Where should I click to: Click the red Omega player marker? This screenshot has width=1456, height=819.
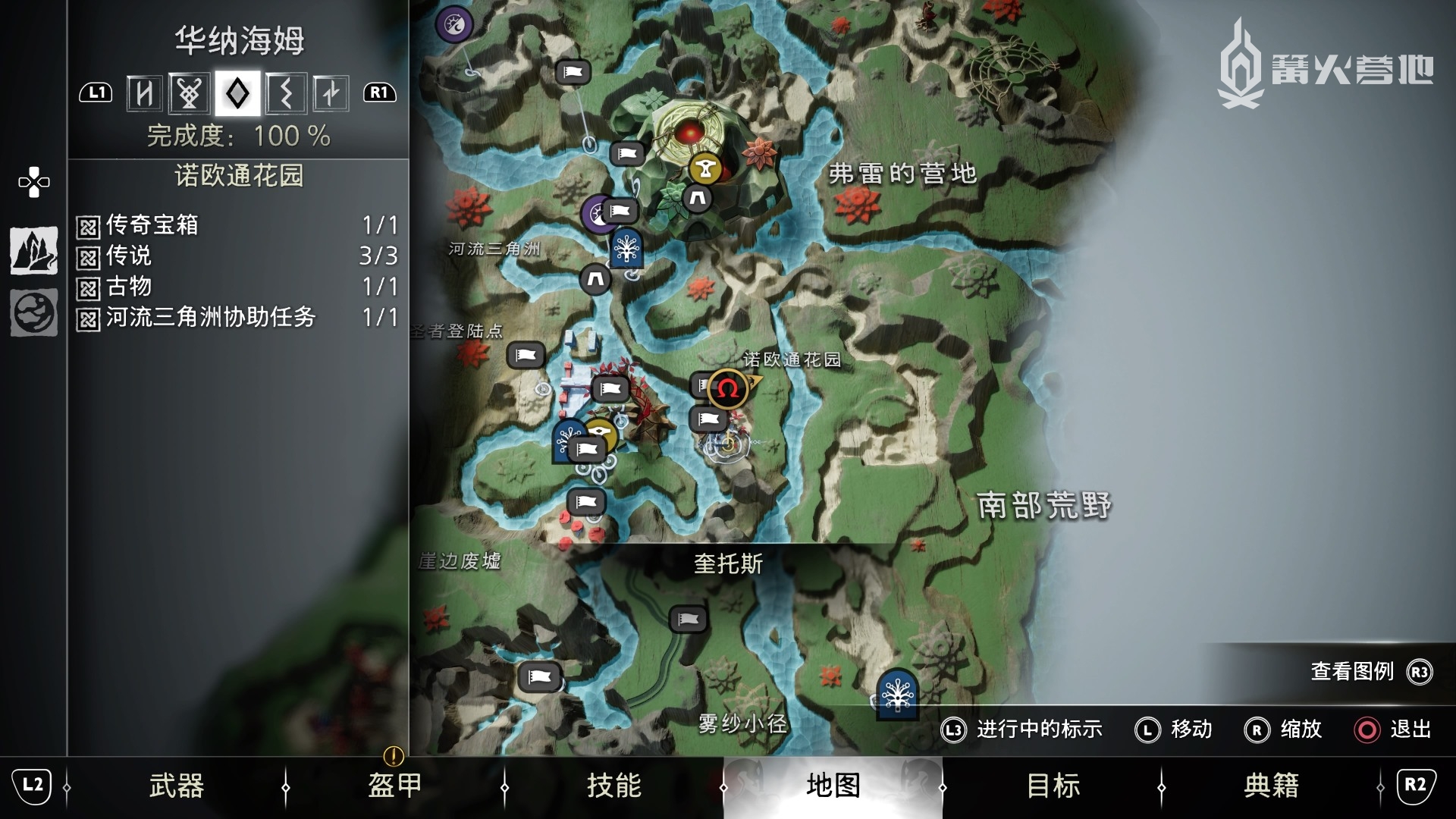(x=727, y=389)
